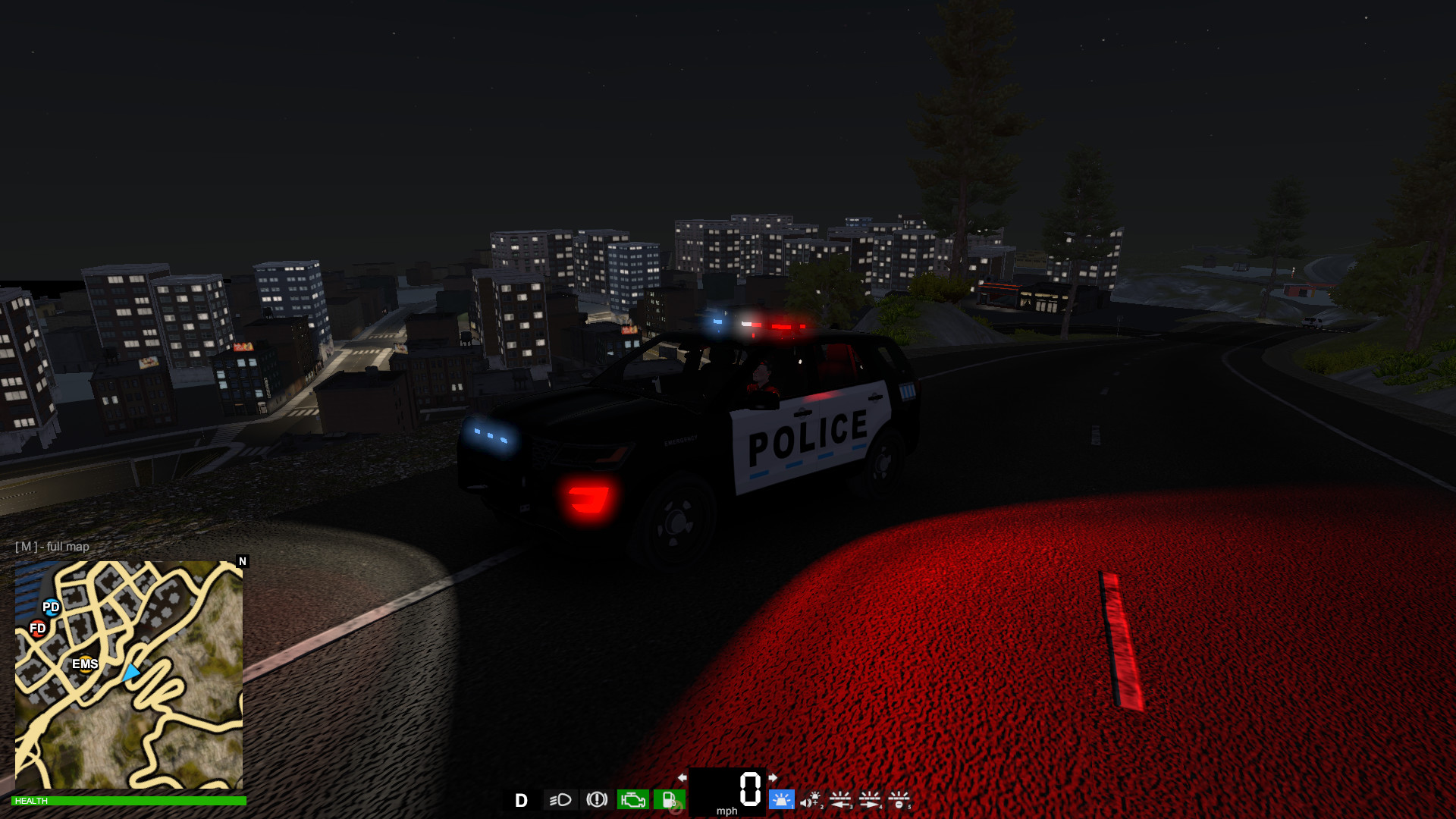Select the green check-engine indicator
1456x819 pixels.
coord(632,800)
